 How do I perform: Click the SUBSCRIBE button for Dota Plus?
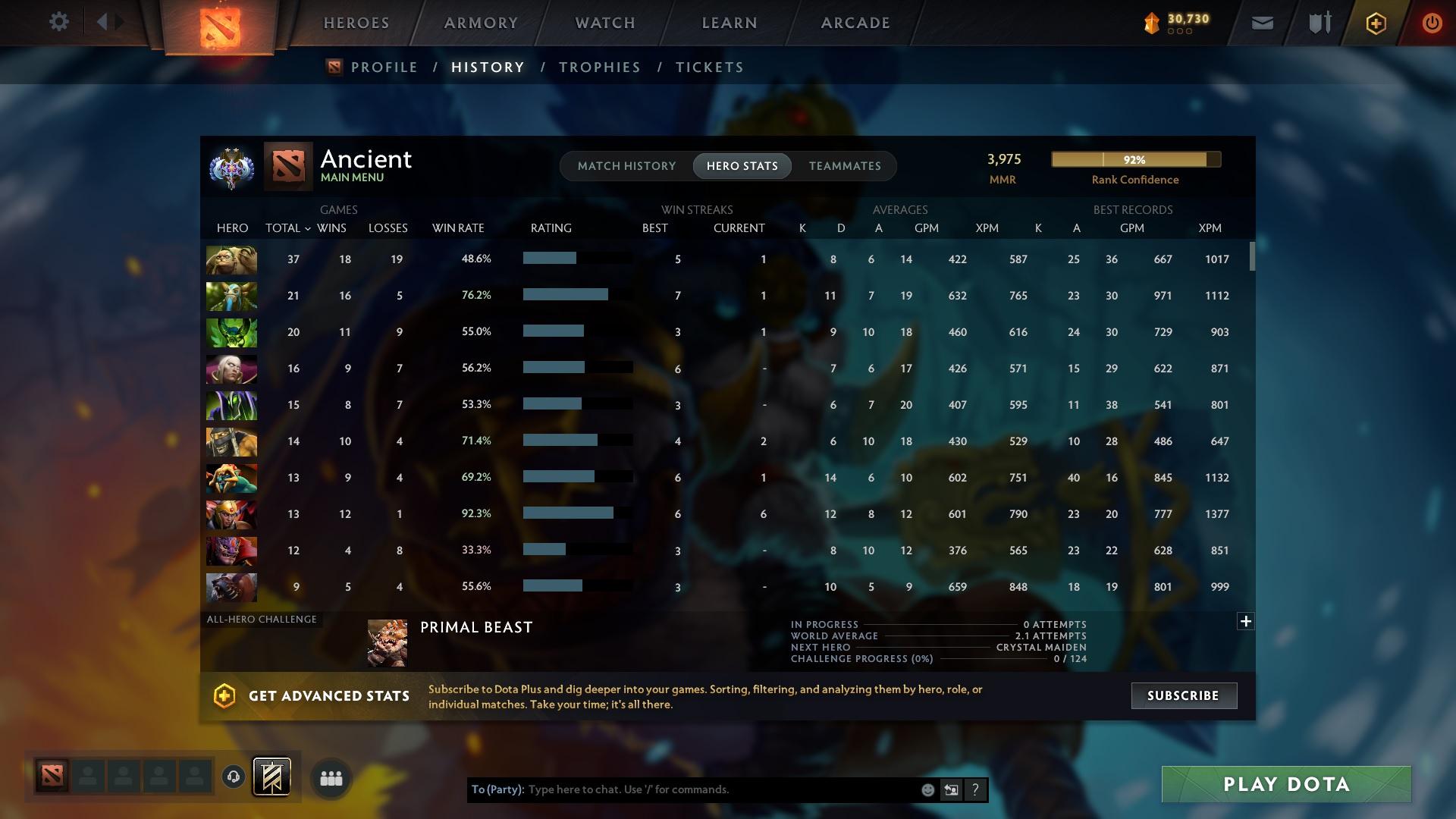point(1183,695)
